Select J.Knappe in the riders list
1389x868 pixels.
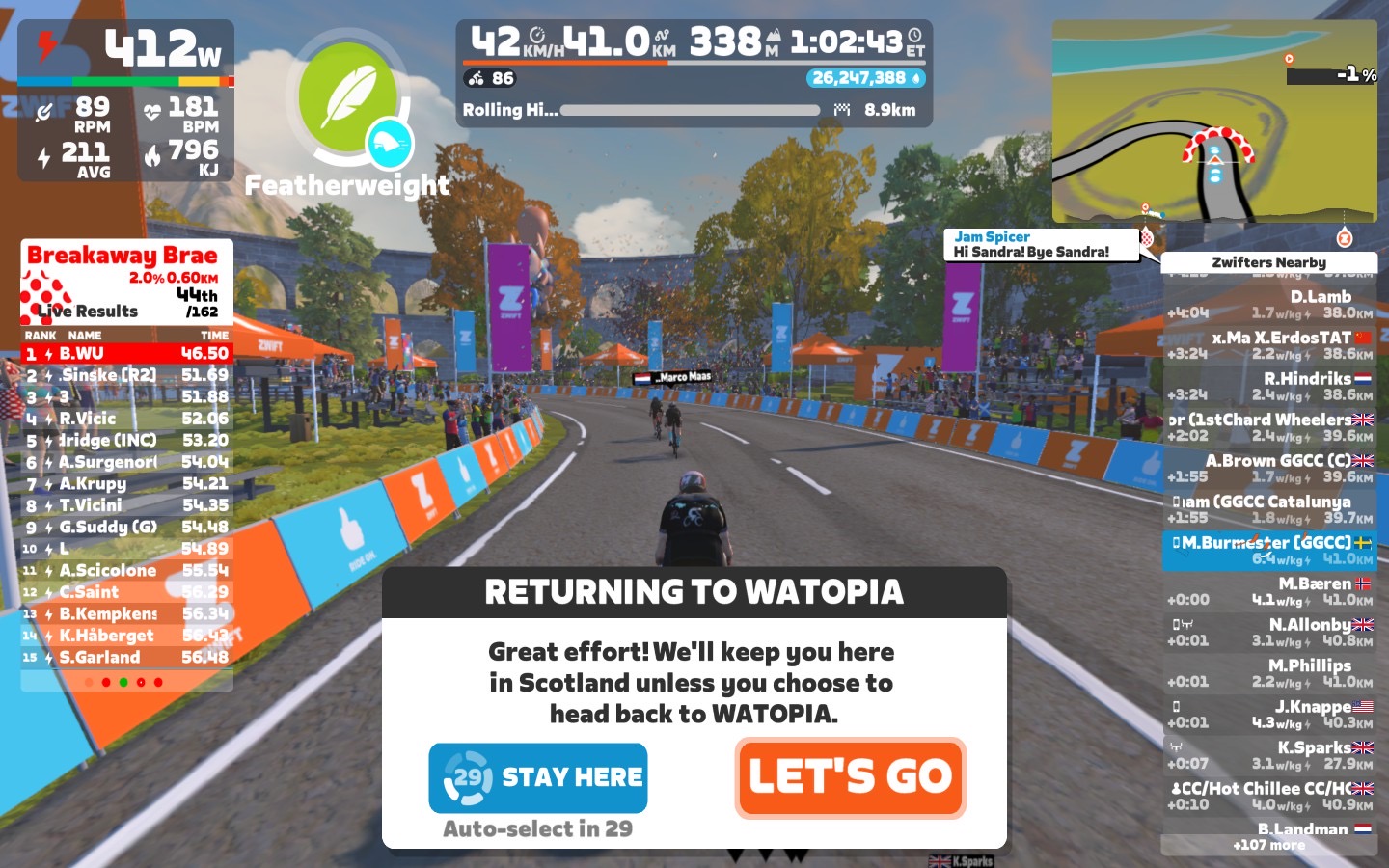pos(1269,714)
